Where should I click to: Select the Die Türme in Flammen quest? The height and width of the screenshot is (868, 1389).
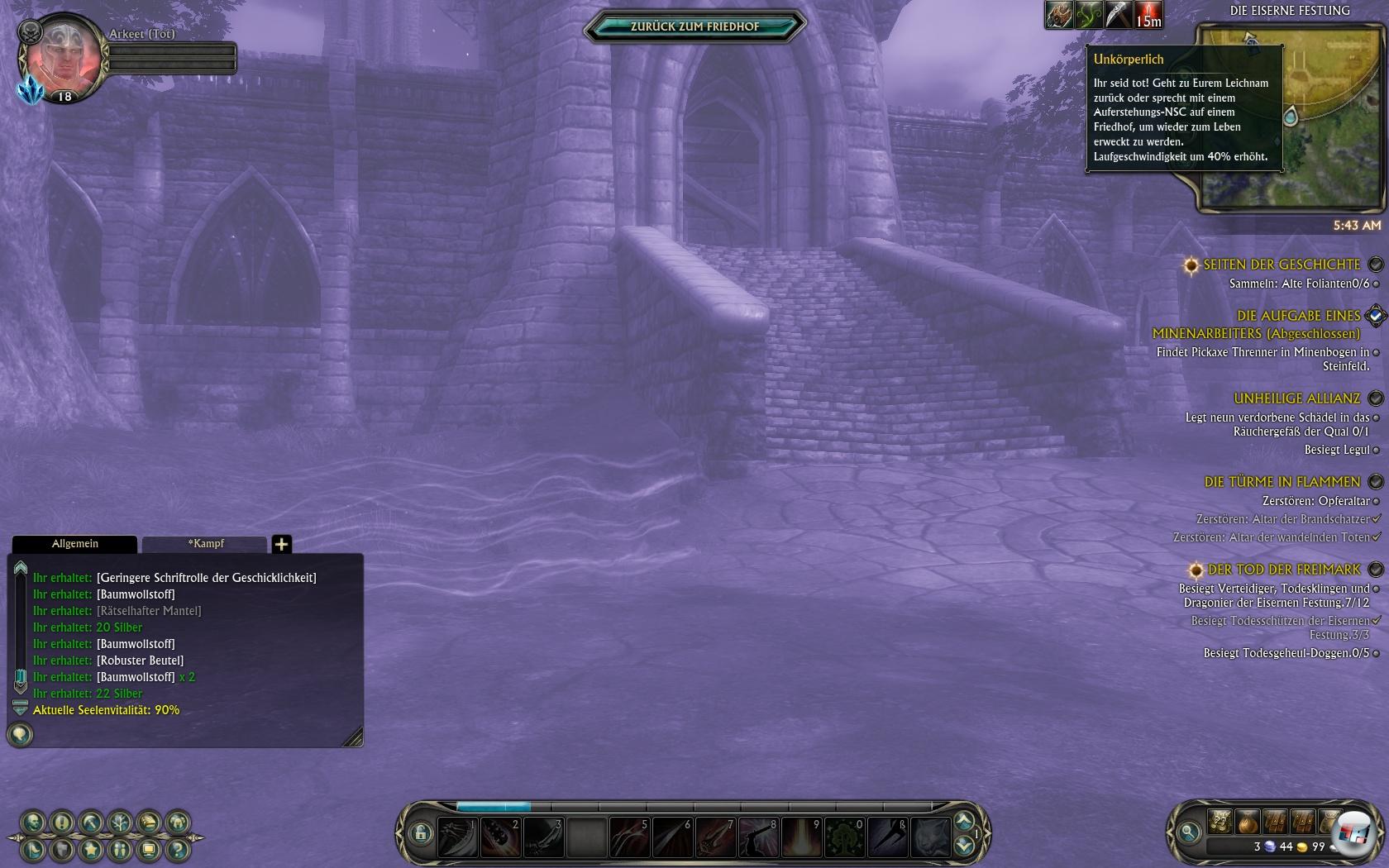coord(1282,482)
